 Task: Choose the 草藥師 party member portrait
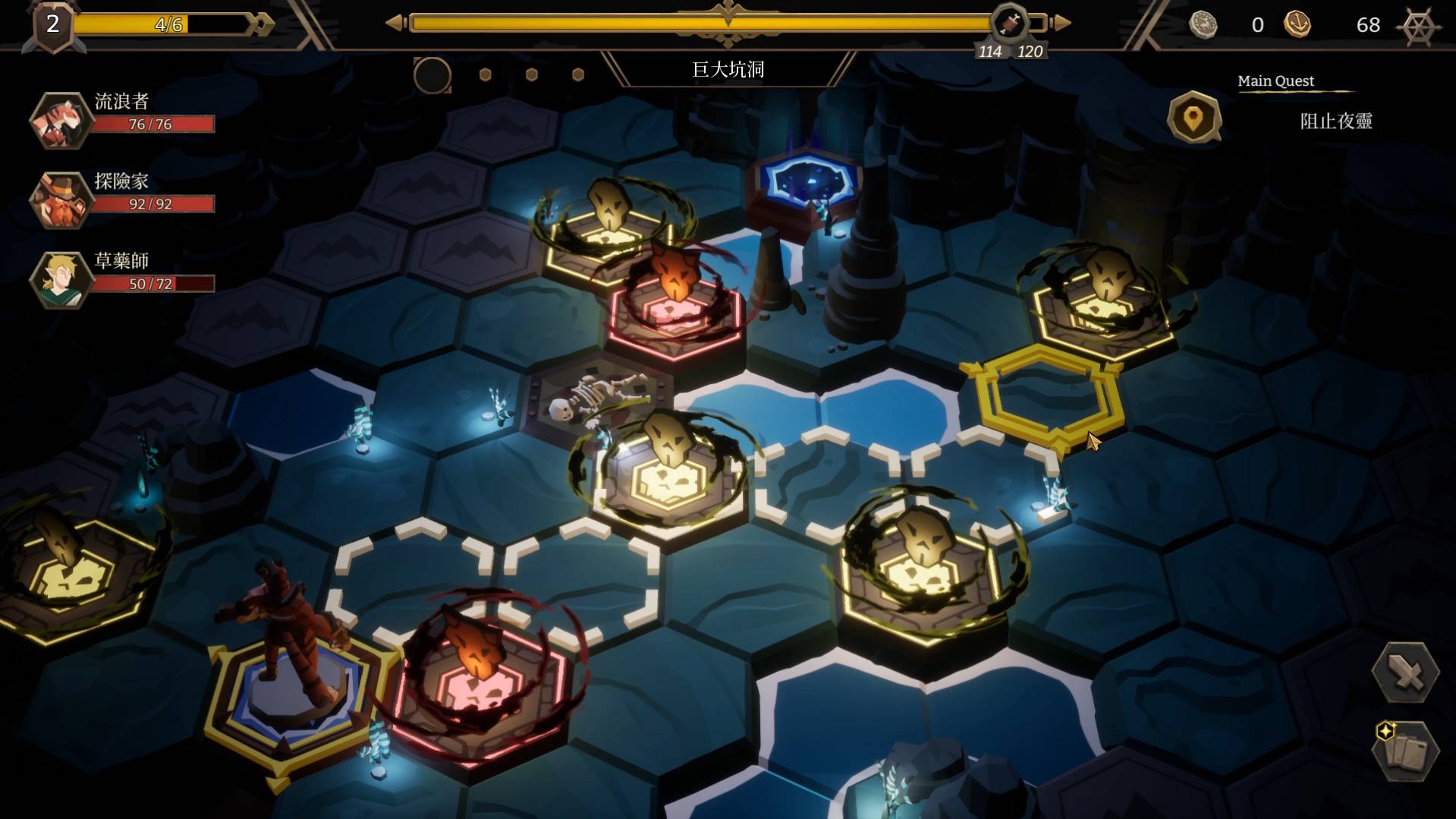(60, 279)
